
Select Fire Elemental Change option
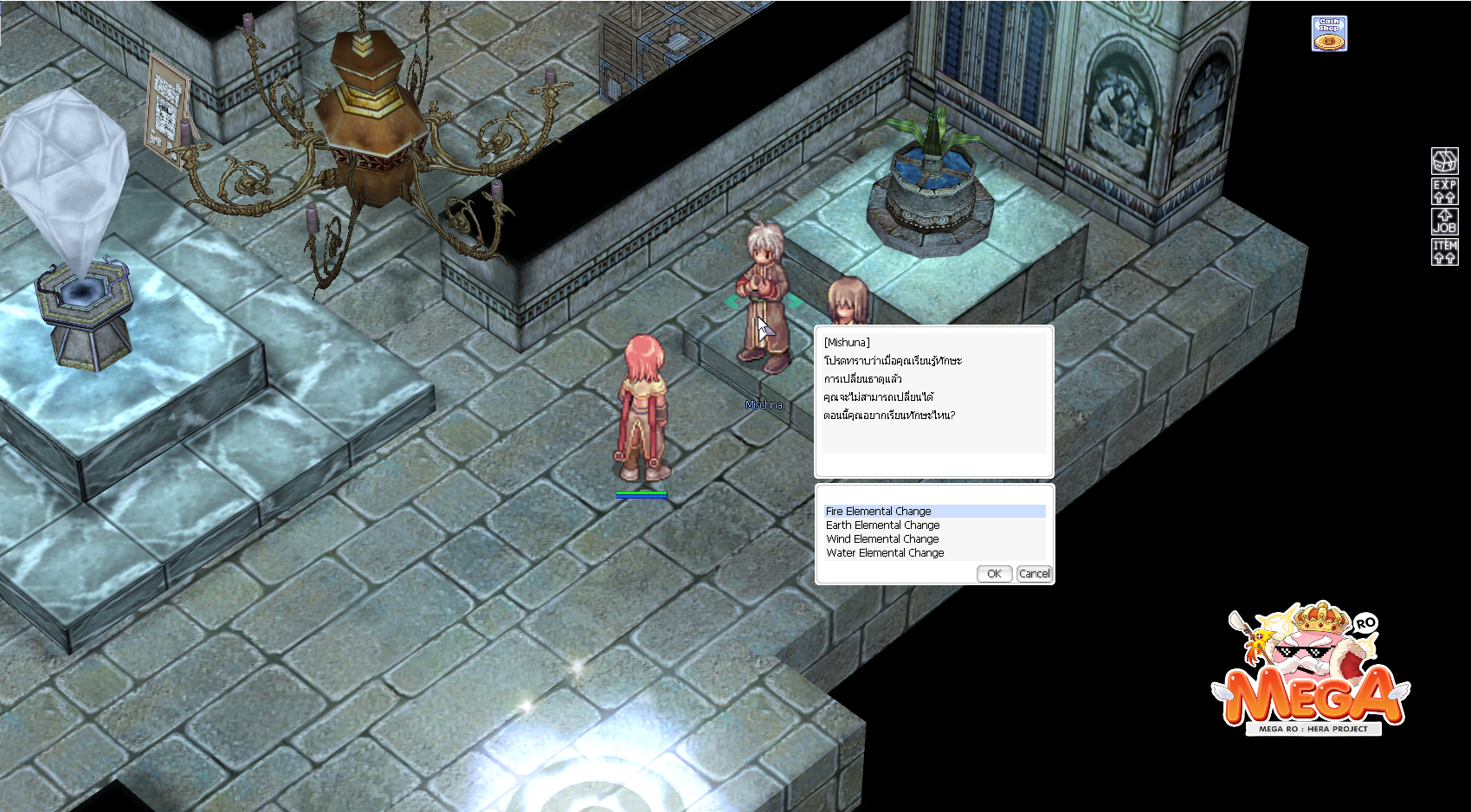[879, 512]
